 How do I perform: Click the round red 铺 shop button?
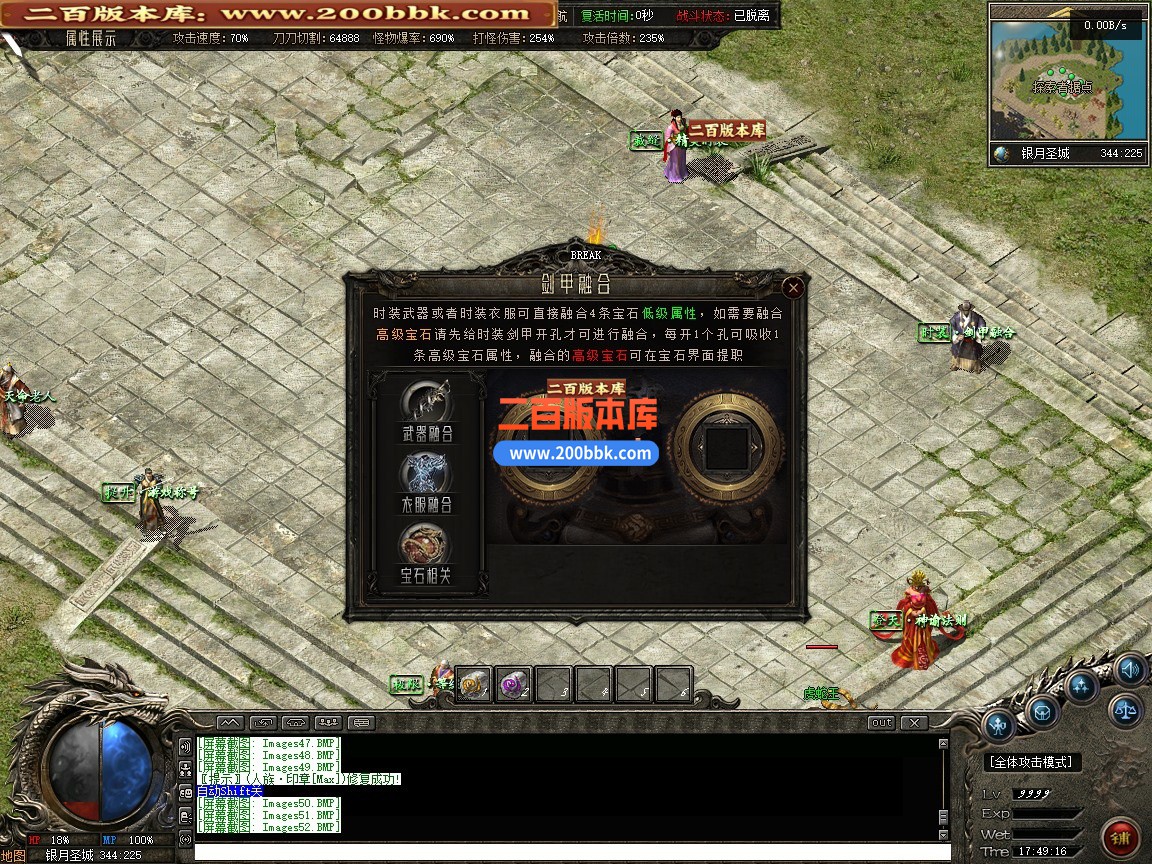1121,834
